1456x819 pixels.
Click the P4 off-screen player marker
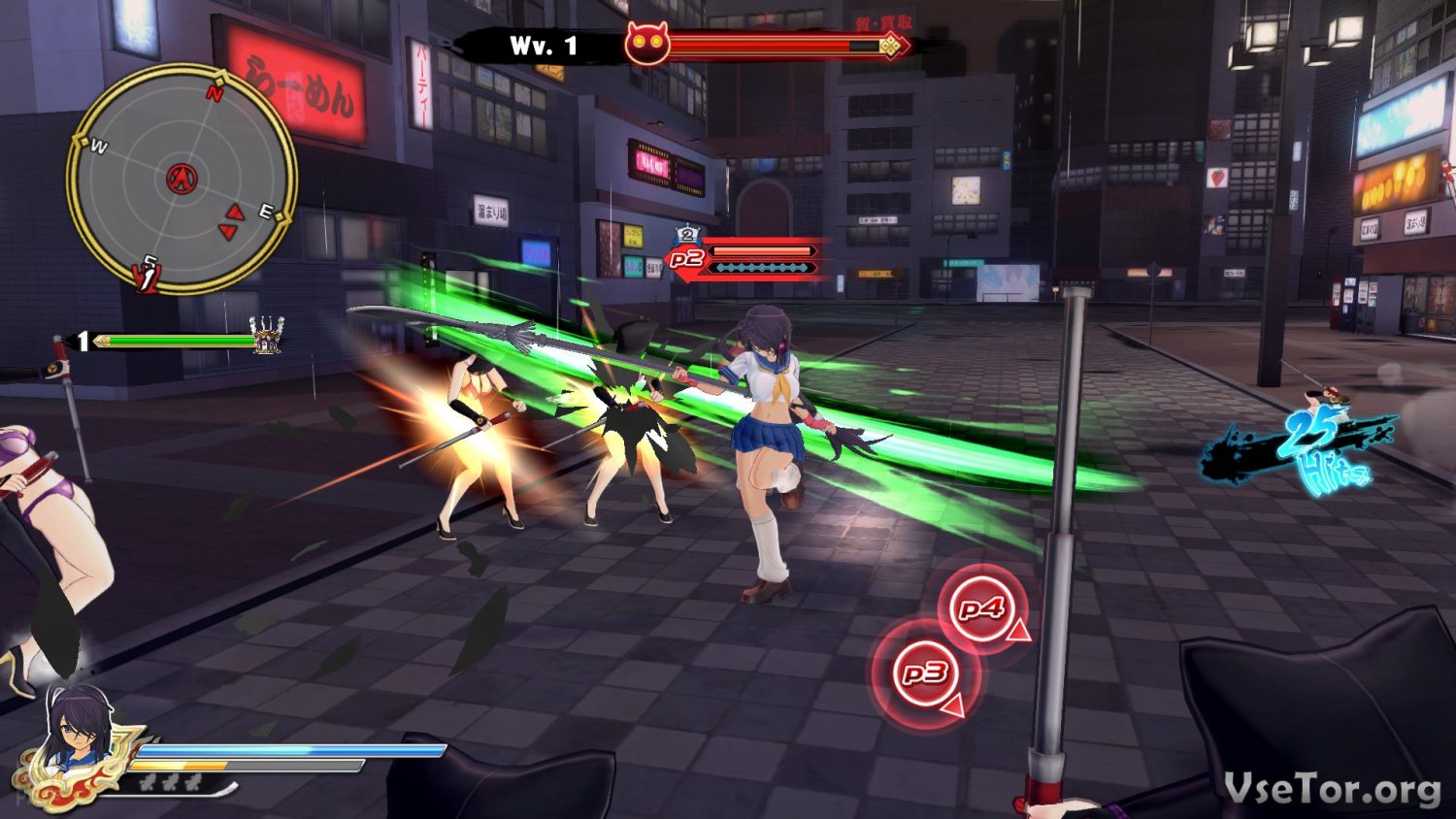982,608
